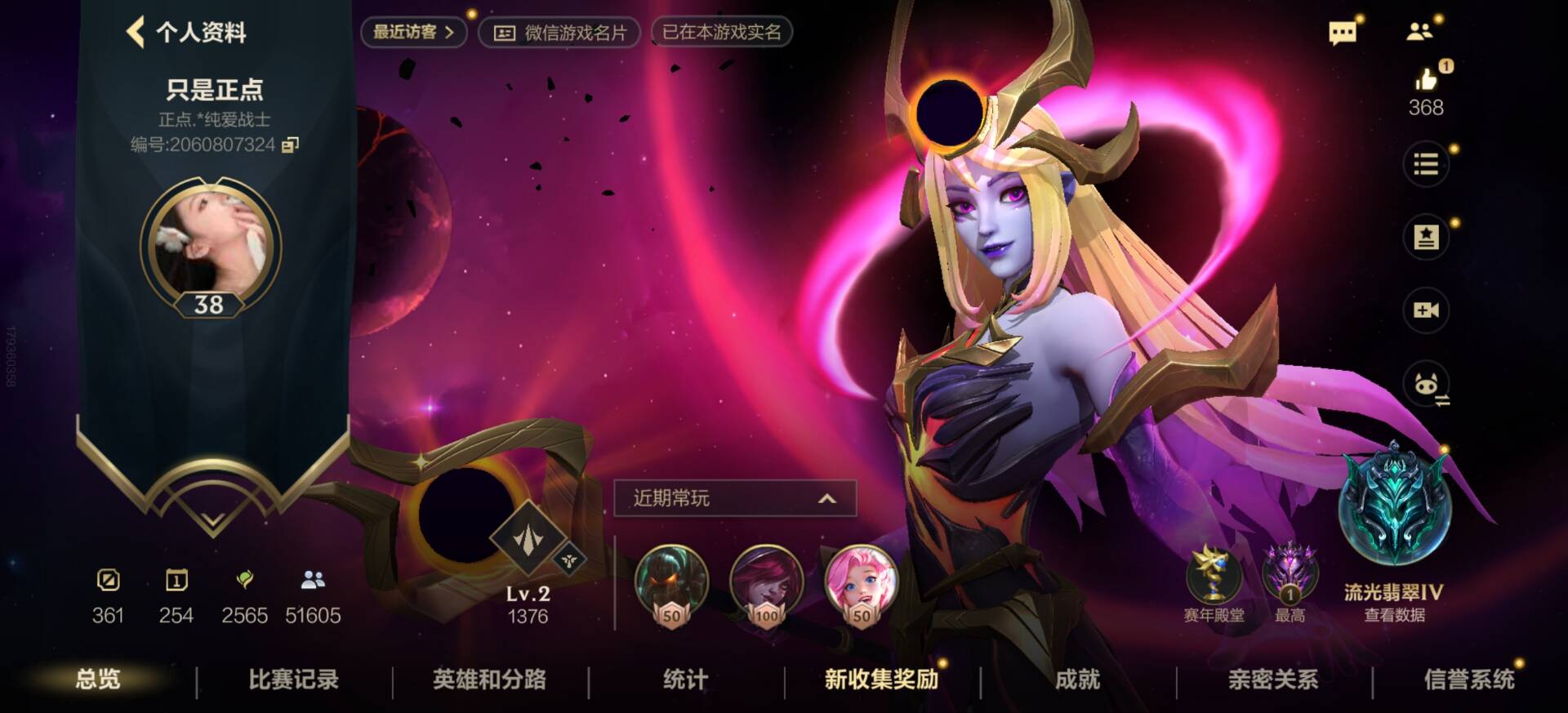
Task: Open the video camera recording icon
Action: (1426, 310)
